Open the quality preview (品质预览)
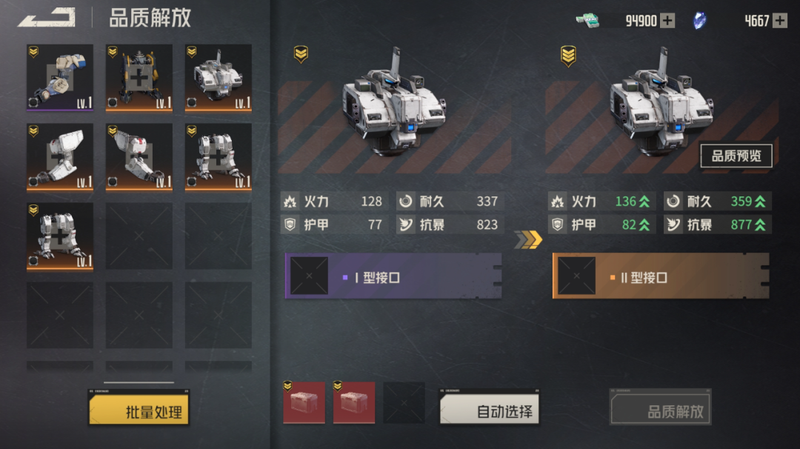The width and height of the screenshot is (800, 449). [x=735, y=155]
